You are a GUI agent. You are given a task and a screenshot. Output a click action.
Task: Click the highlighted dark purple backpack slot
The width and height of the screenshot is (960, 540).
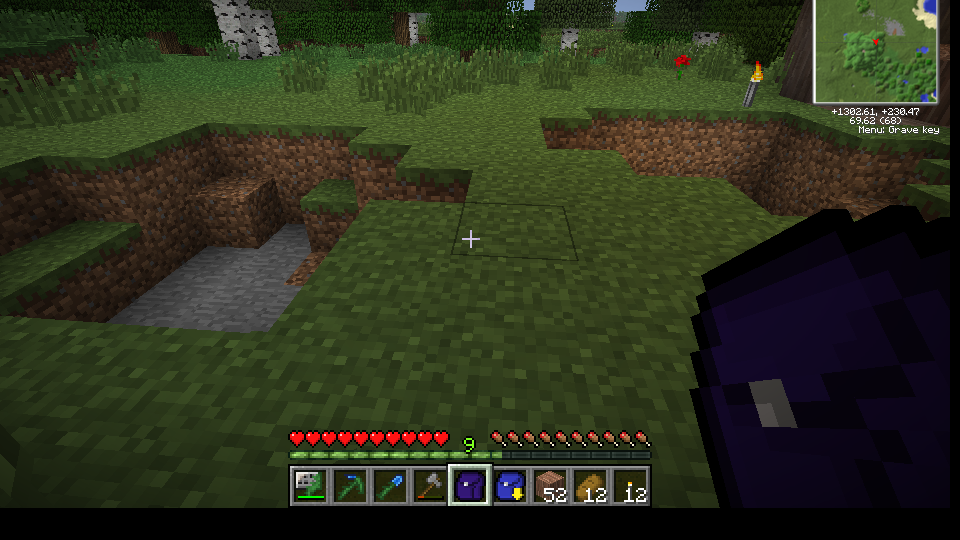469,486
